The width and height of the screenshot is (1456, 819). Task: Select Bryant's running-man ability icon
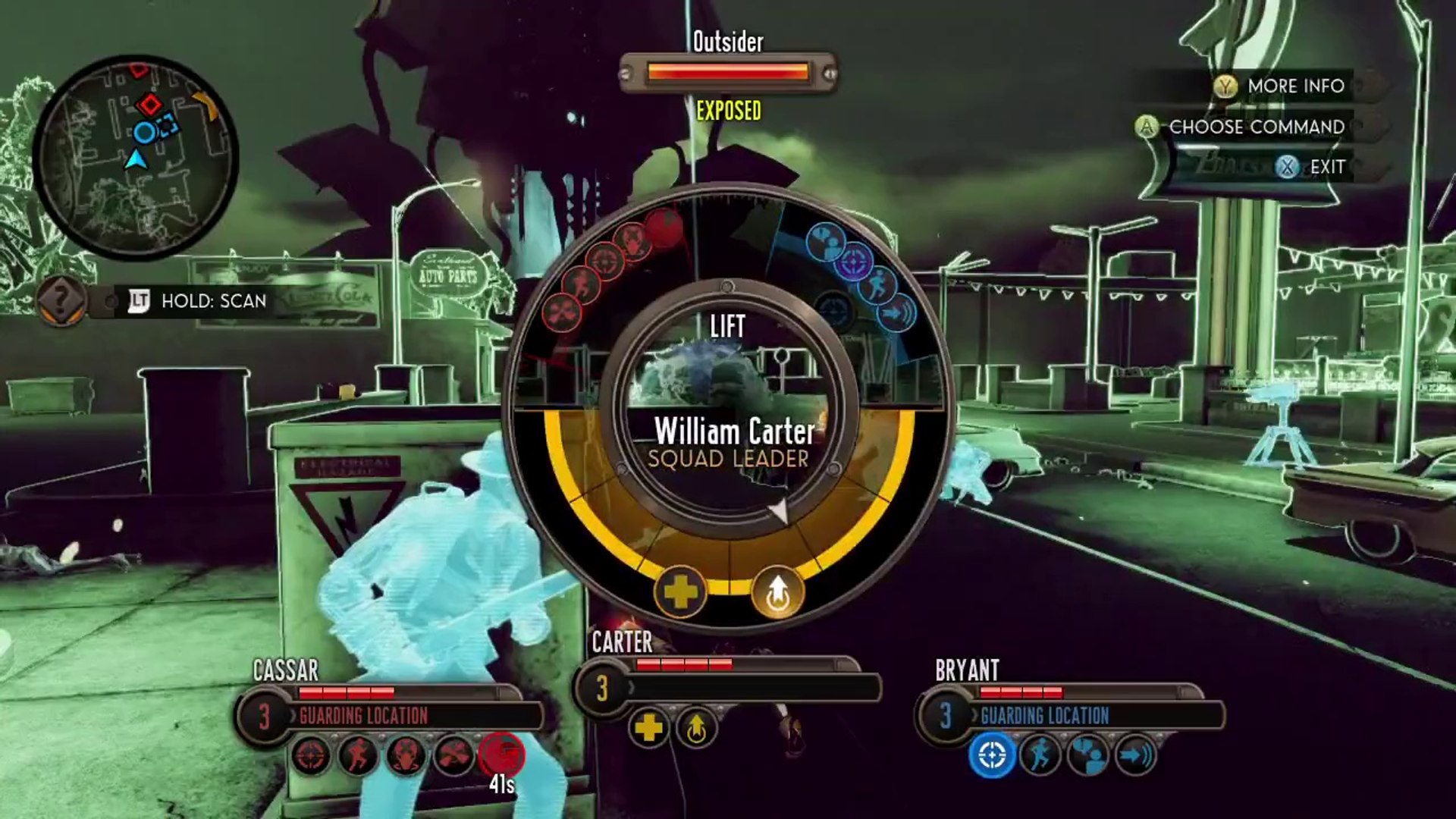pyautogui.click(x=1040, y=755)
